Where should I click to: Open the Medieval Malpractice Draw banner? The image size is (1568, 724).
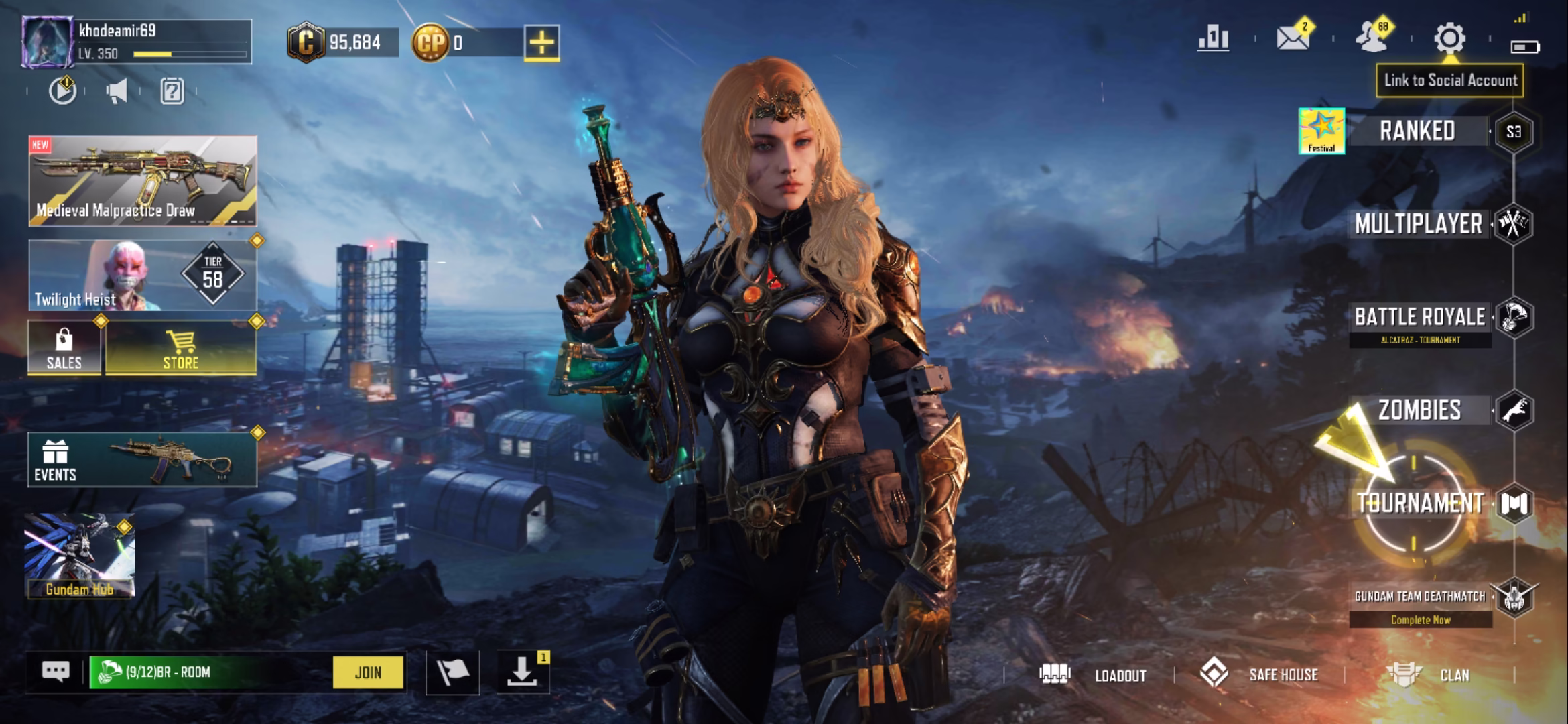point(143,181)
